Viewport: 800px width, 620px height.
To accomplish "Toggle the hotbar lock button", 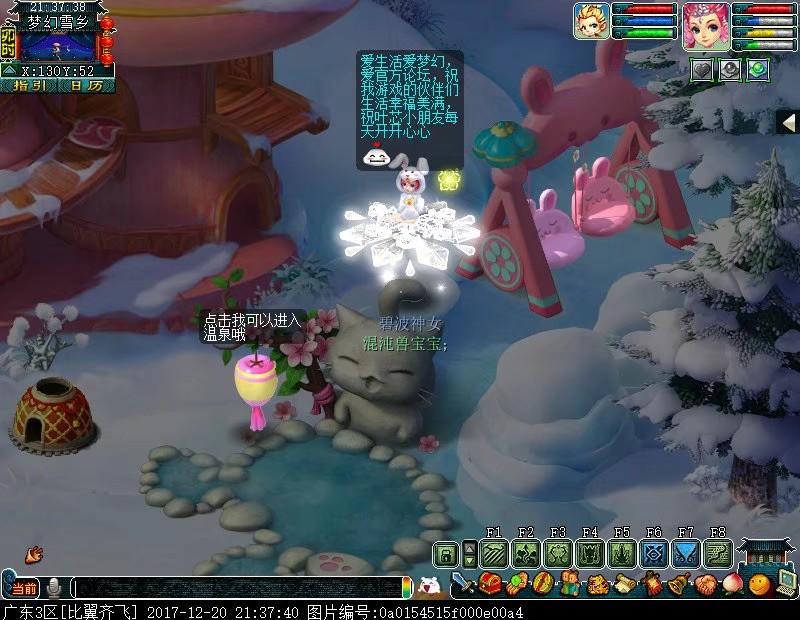I will pyautogui.click(x=445, y=553).
